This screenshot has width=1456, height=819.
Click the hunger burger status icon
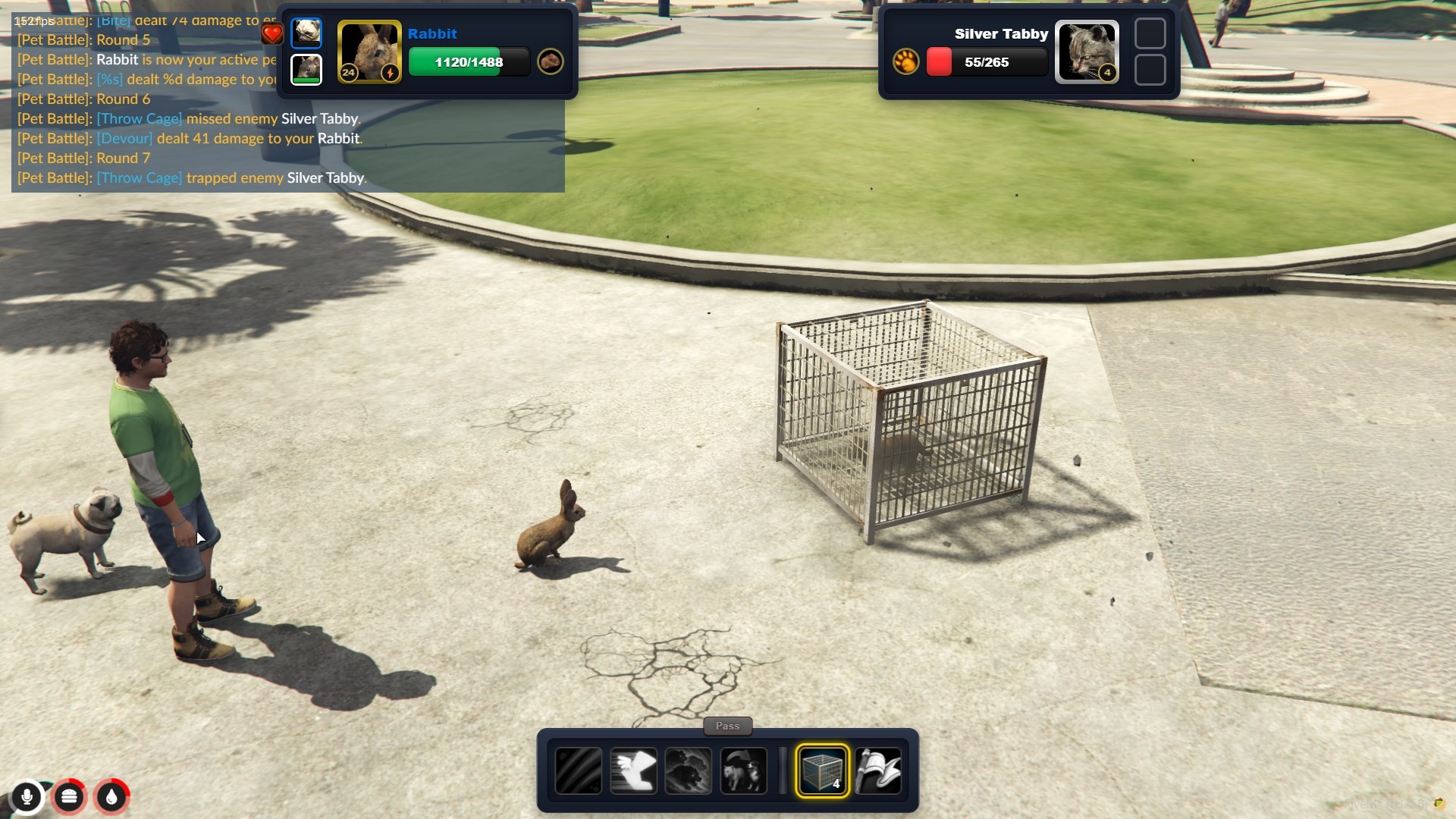(69, 796)
